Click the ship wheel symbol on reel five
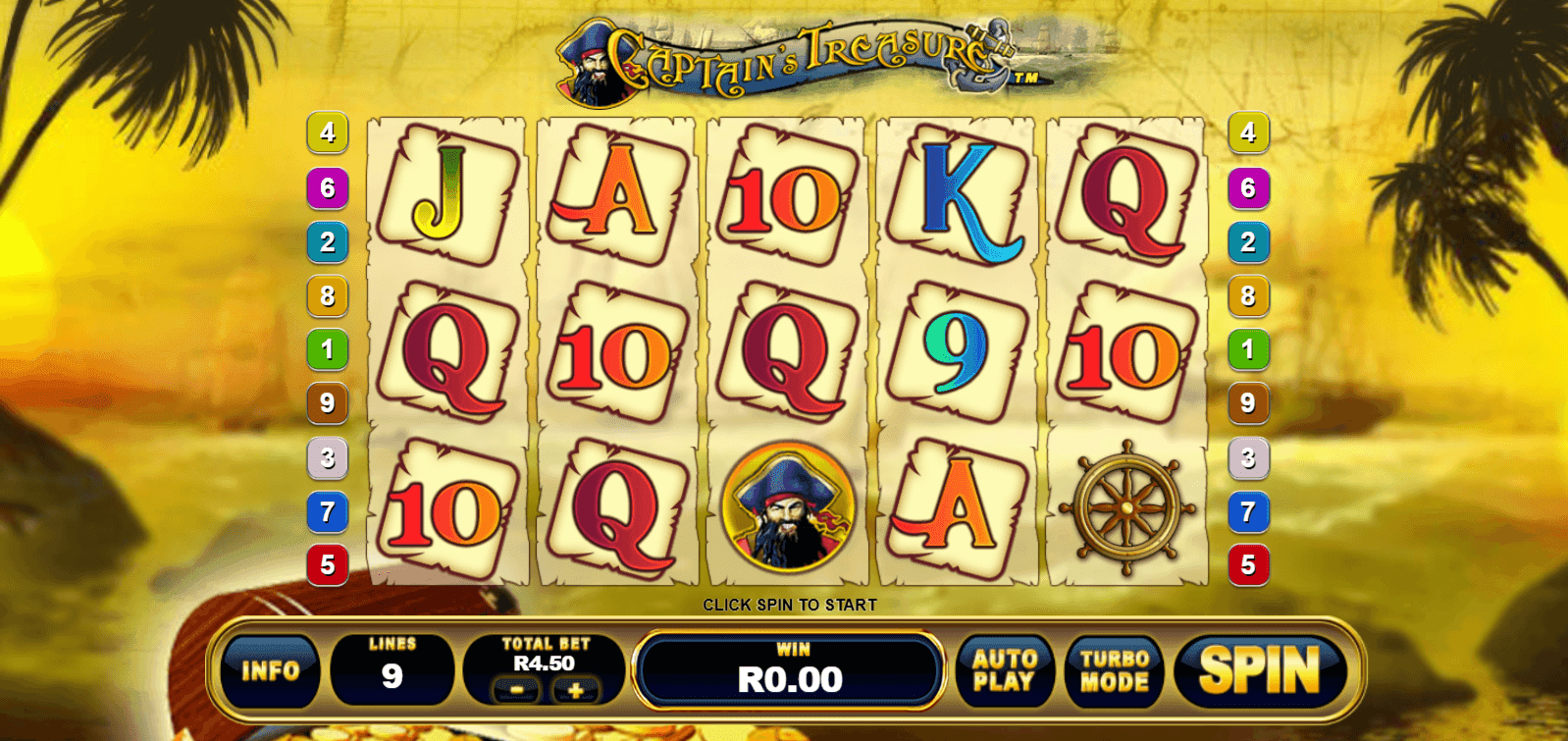This screenshot has height=741, width=1568. [x=1126, y=508]
